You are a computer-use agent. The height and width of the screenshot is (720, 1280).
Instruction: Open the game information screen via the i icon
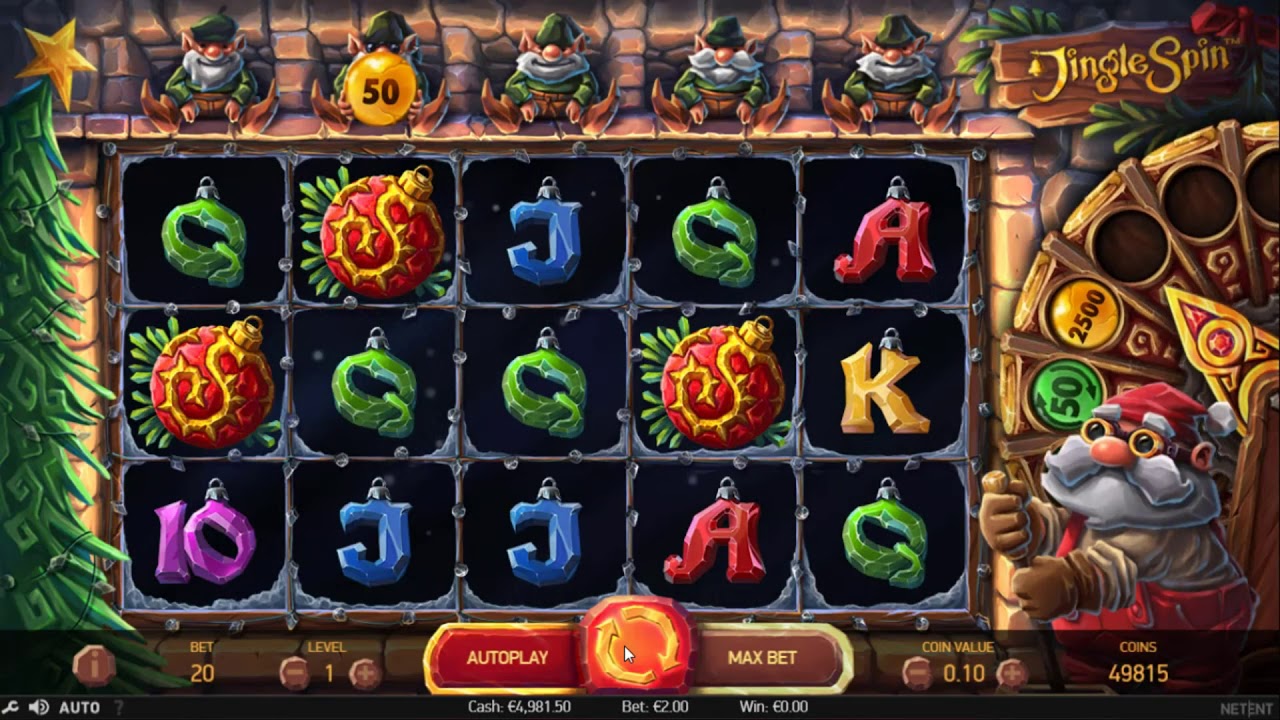[x=94, y=667]
